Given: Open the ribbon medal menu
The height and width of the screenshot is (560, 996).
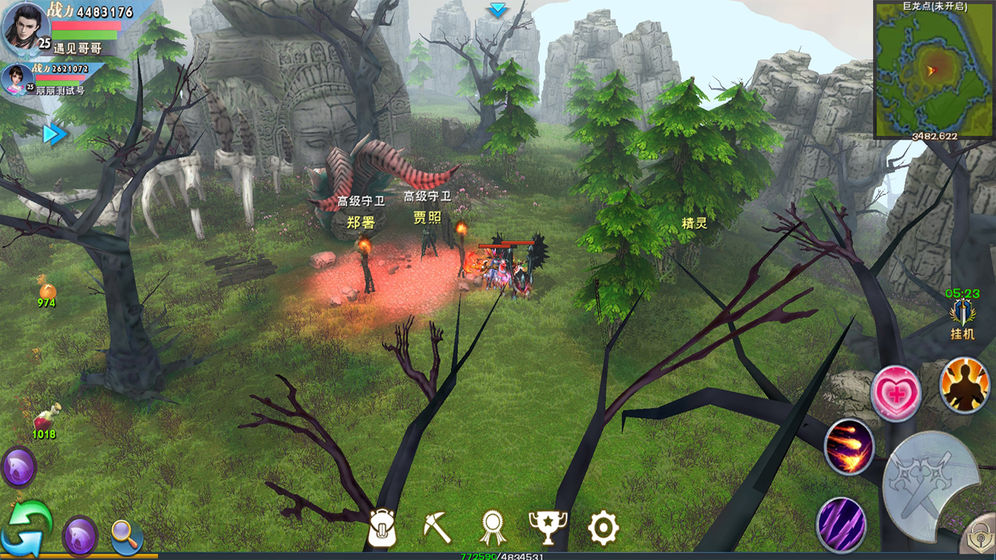Looking at the screenshot, I should 492,527.
